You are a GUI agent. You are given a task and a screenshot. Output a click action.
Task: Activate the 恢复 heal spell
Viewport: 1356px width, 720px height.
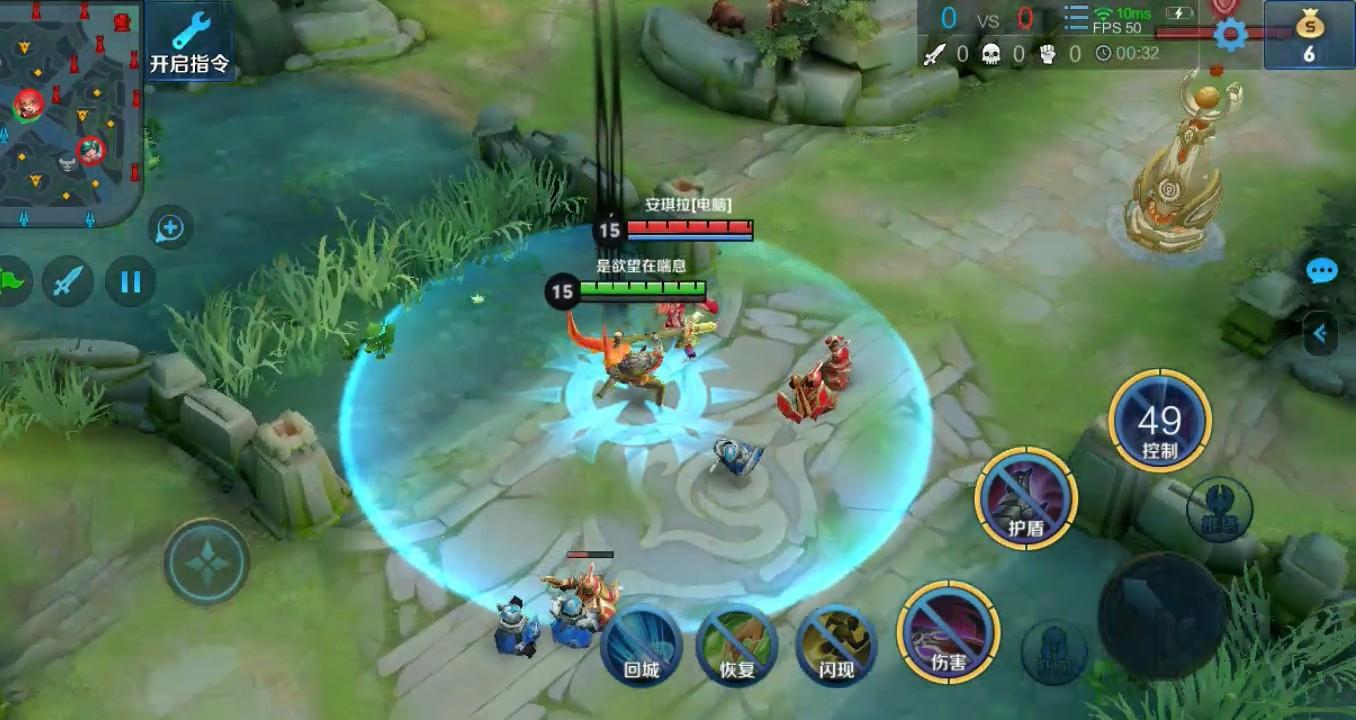pyautogui.click(x=737, y=645)
